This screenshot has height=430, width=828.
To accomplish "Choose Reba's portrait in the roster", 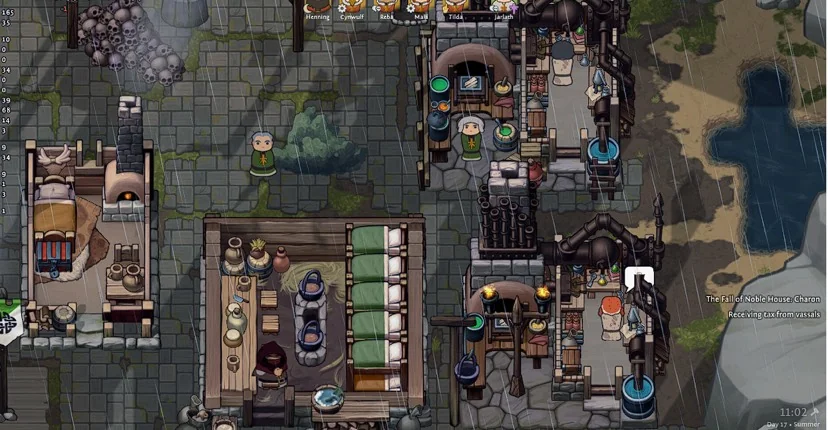I will (x=387, y=7).
